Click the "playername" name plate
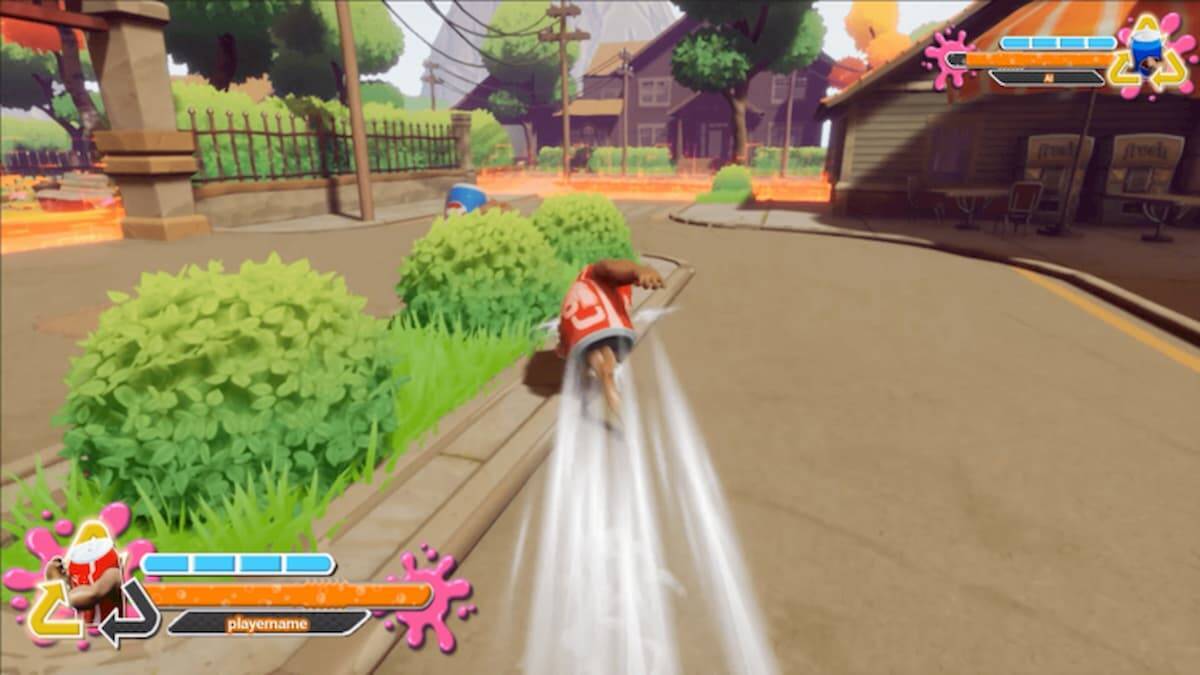This screenshot has height=675, width=1200. point(267,624)
